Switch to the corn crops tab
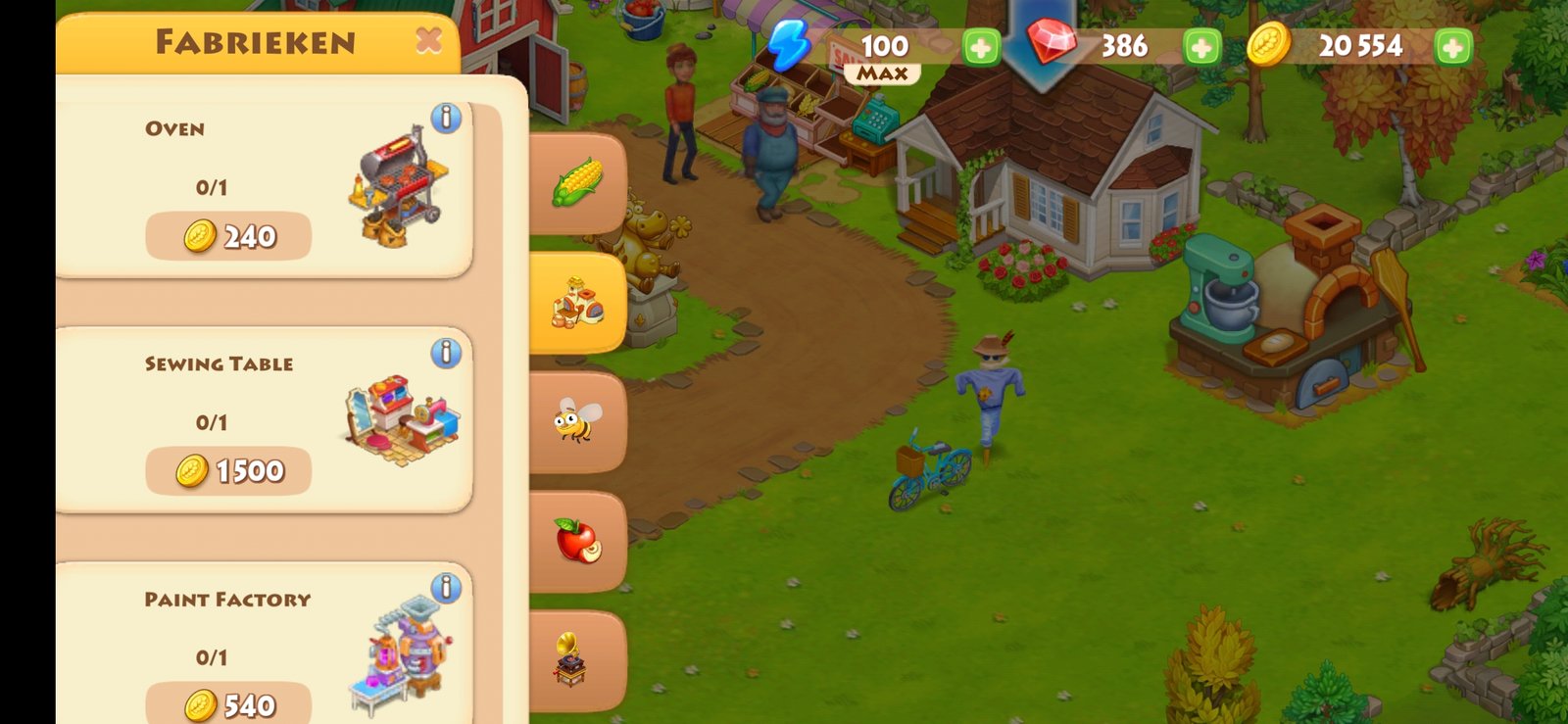Viewport: 1568px width, 724px height. coord(577,183)
